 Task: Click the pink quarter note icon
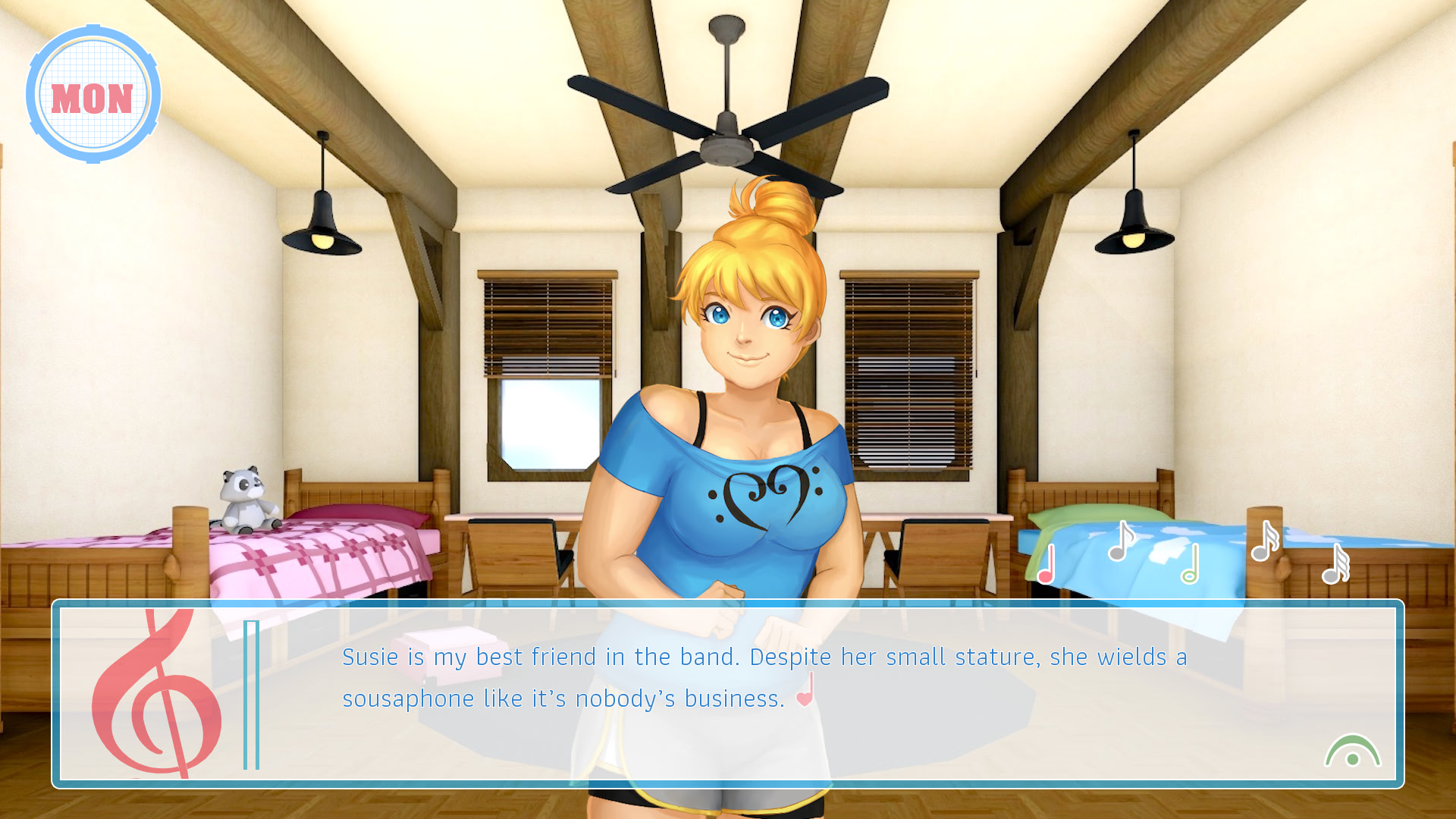(1046, 565)
